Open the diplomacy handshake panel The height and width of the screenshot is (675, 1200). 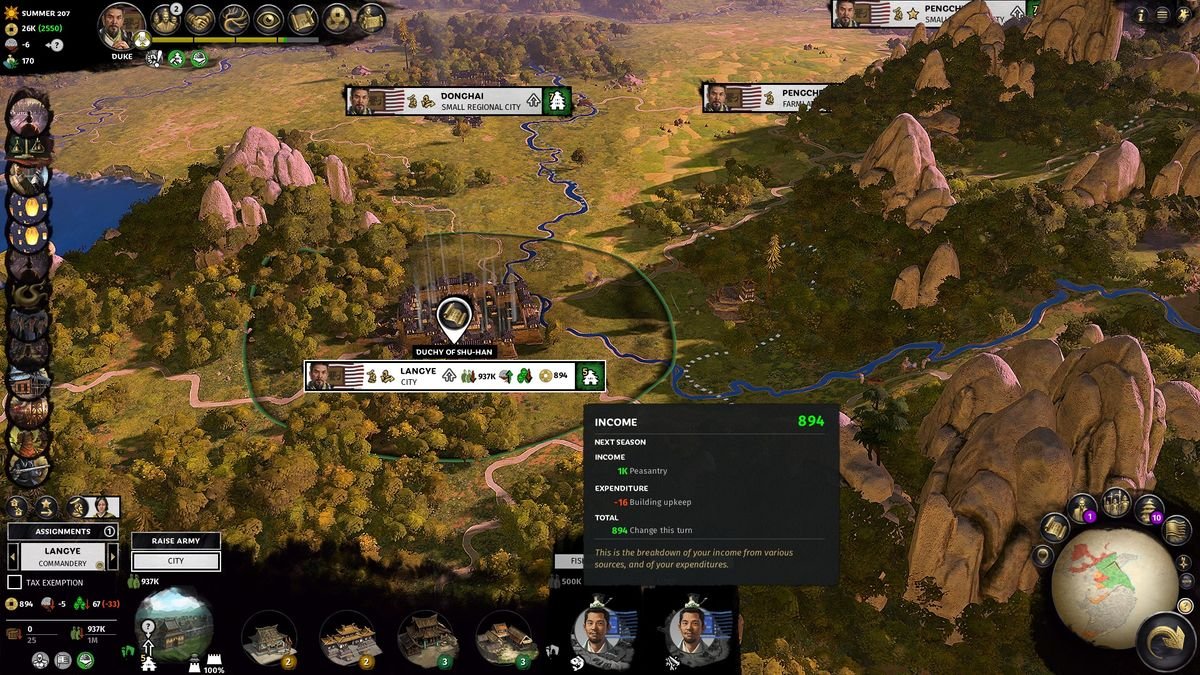(201, 18)
